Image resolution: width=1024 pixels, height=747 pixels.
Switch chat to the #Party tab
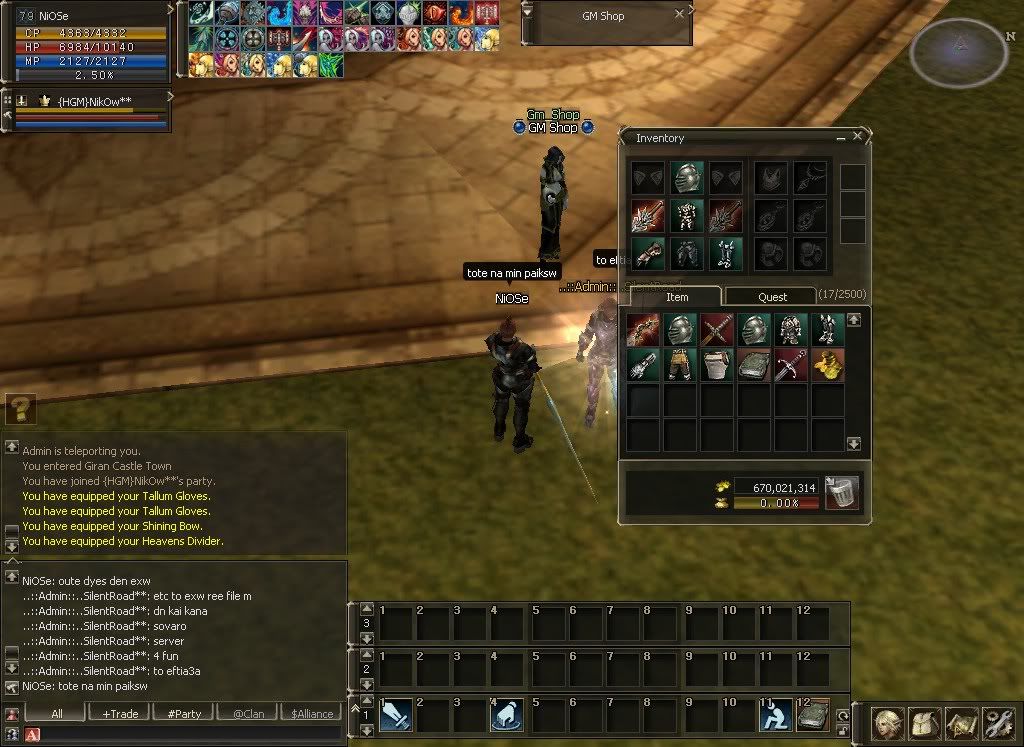pos(185,713)
